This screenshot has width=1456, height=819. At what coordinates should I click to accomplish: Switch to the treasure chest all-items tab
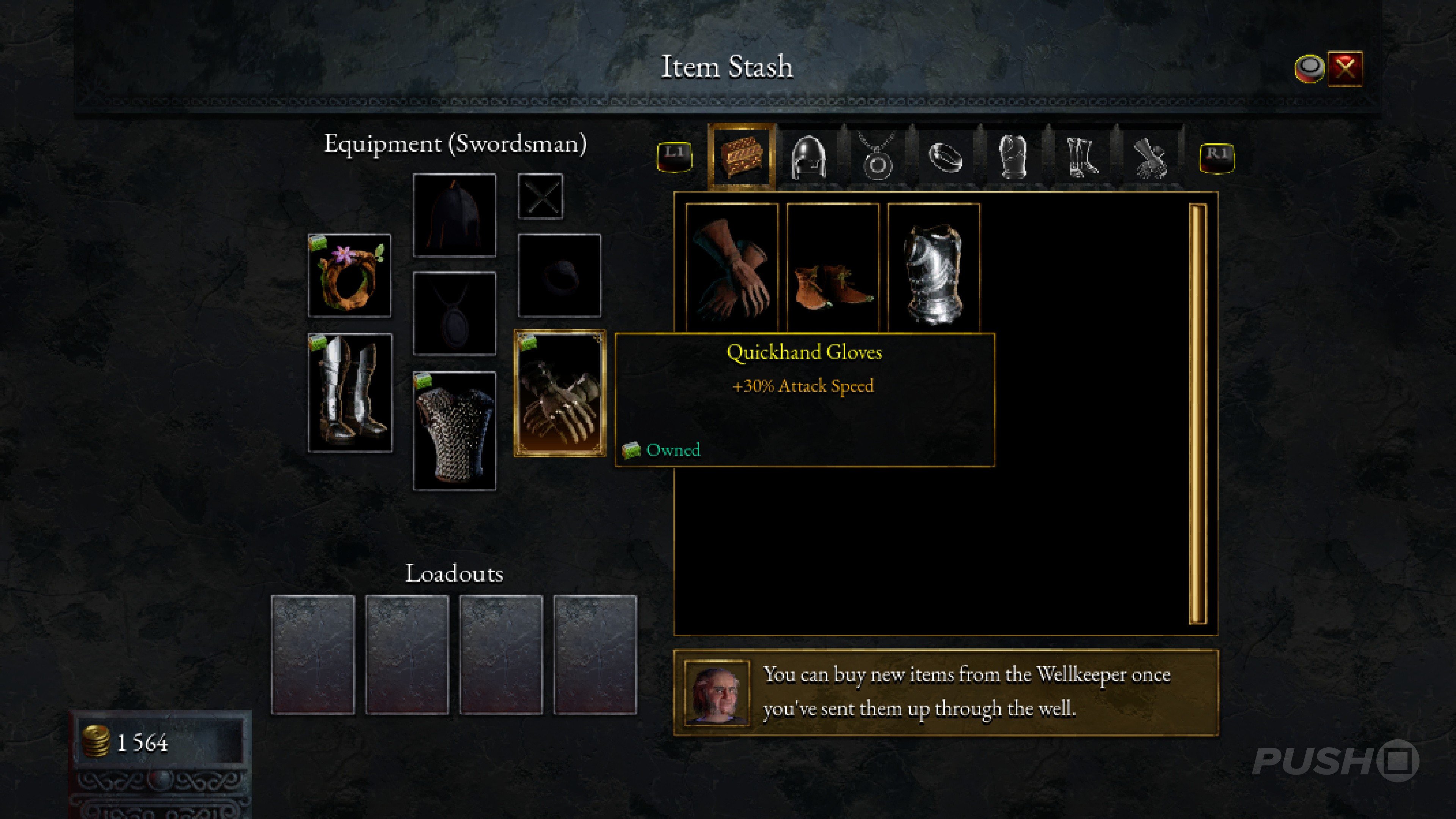coord(741,156)
